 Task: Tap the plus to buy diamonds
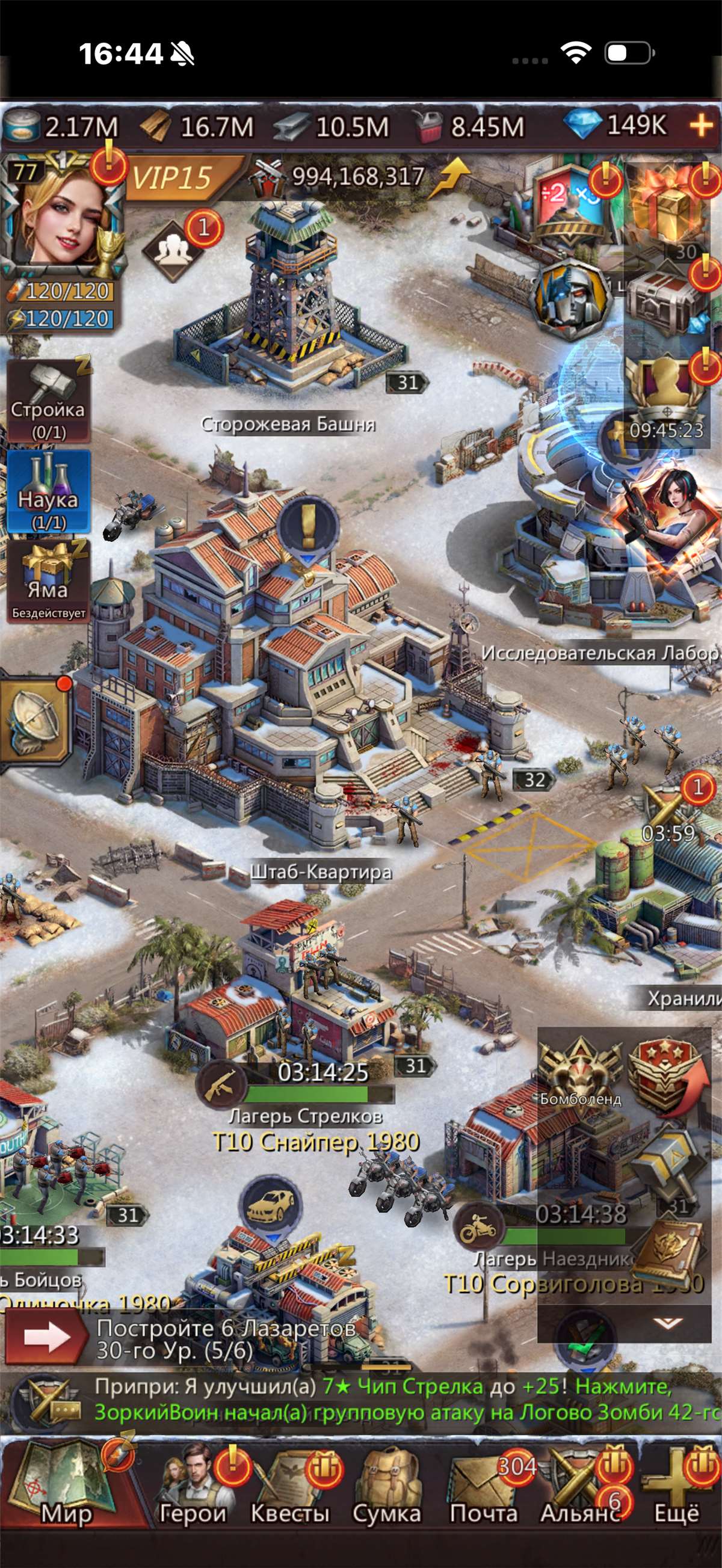(x=702, y=126)
